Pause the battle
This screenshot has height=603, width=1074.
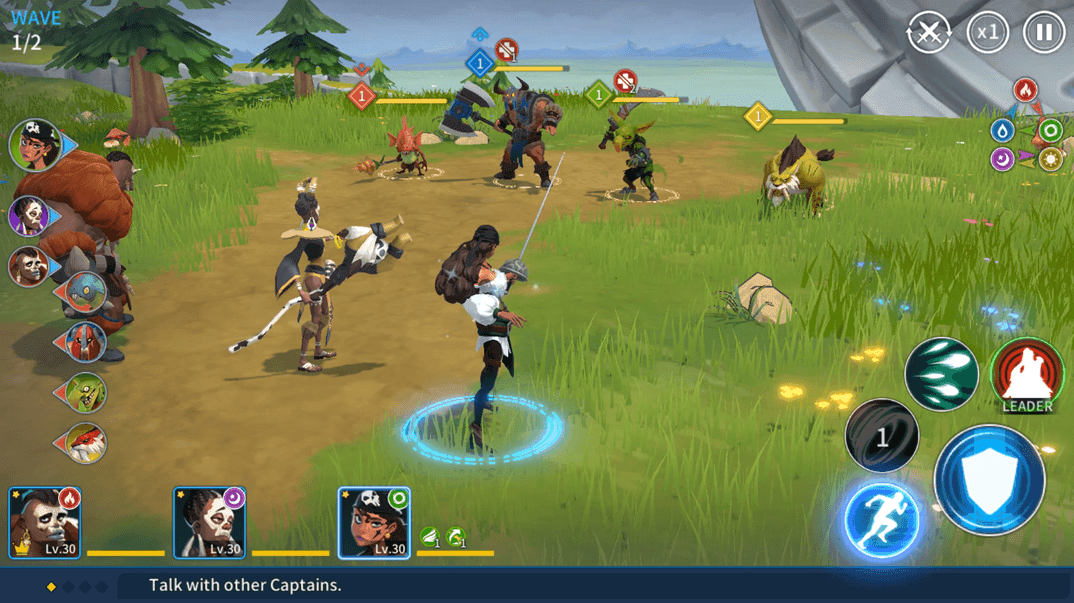coord(1043,33)
